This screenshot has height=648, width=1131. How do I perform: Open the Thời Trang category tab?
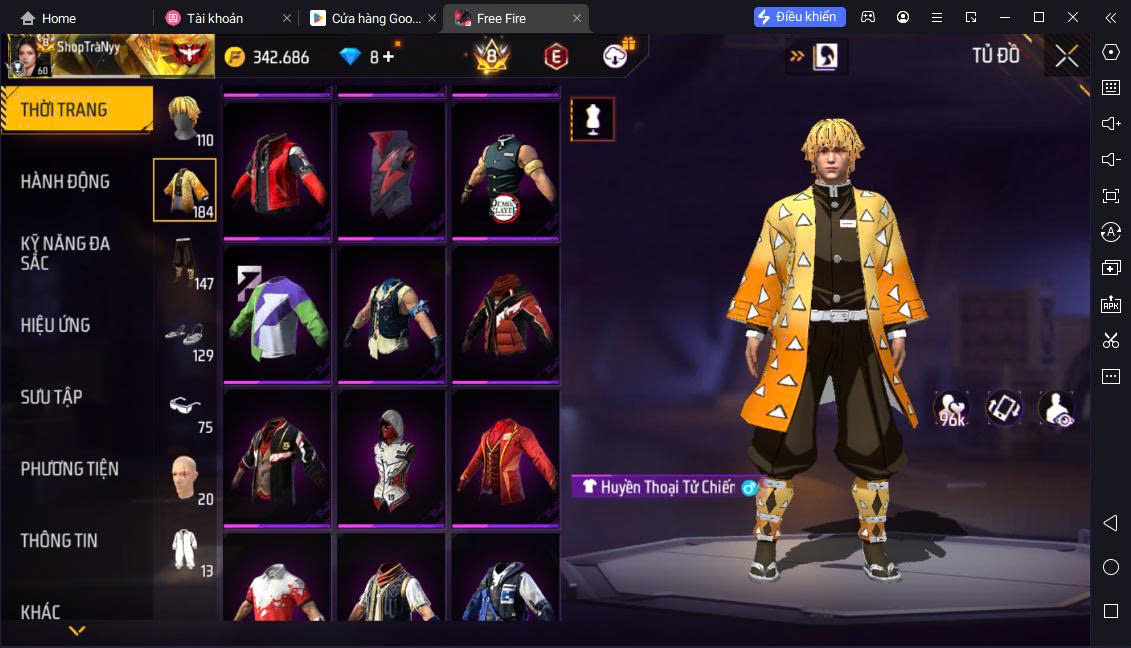click(76, 110)
